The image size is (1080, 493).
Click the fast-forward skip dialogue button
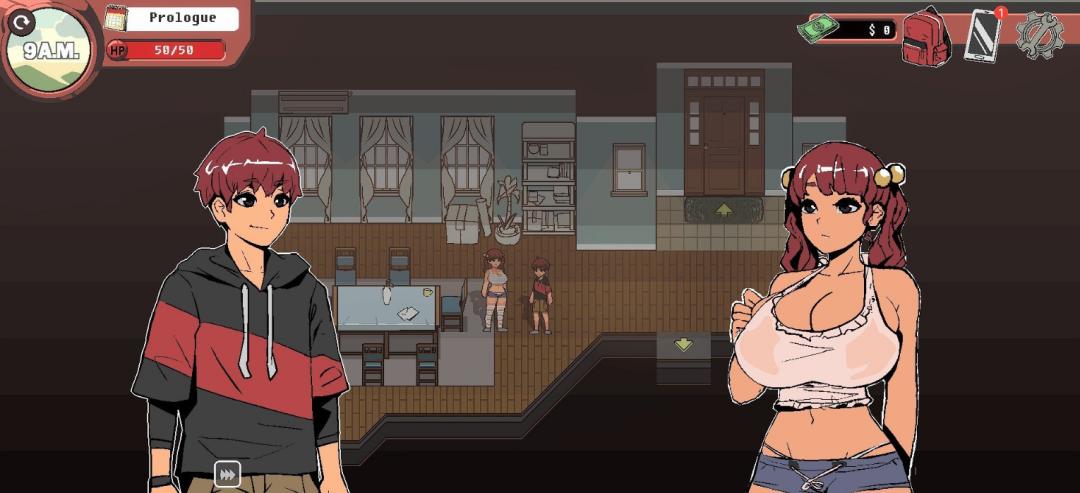tap(227, 474)
